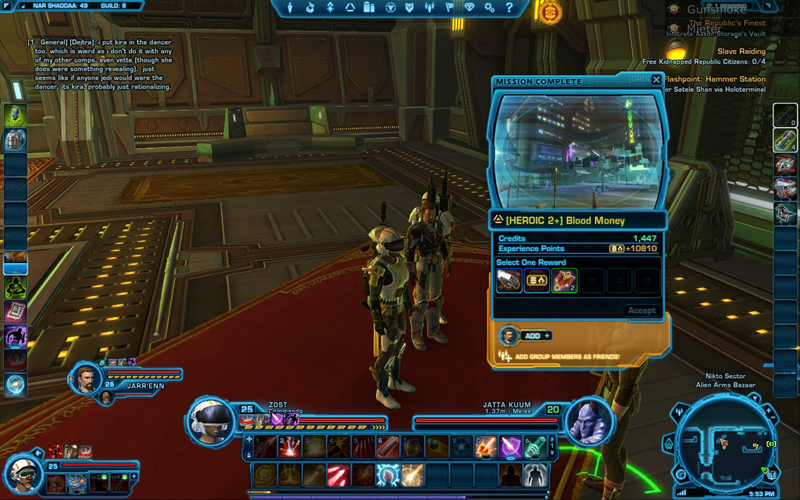Open the help question mark menu
Viewport: 800px width, 500px height.
point(509,8)
